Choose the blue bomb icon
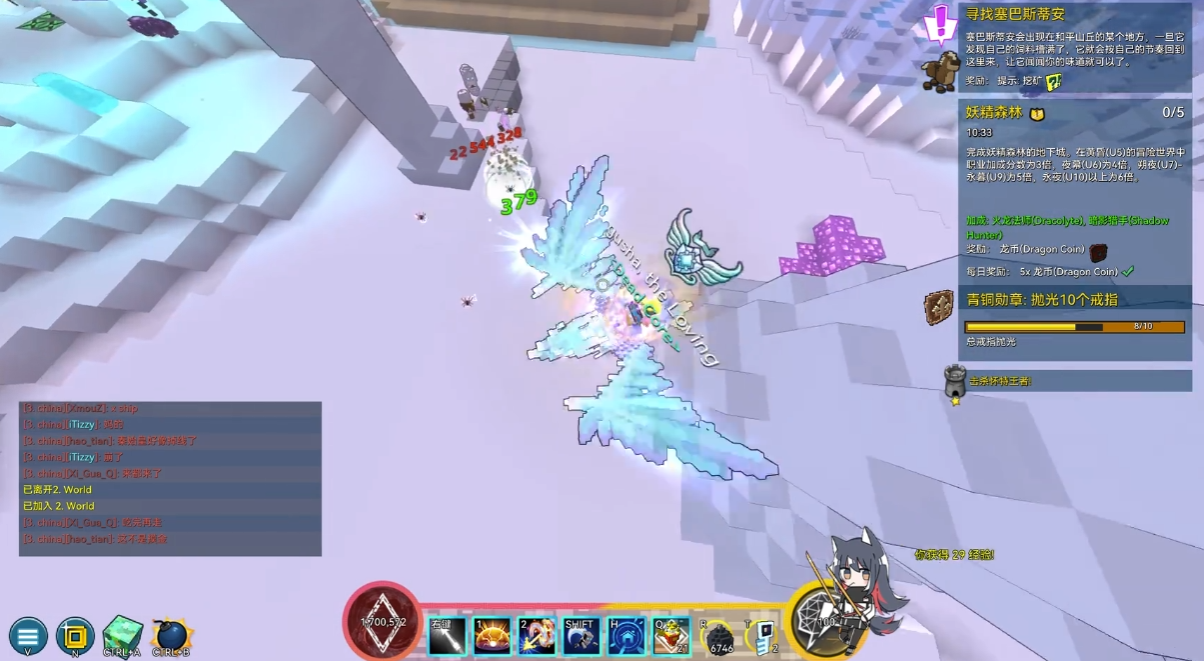This screenshot has width=1204, height=661. tap(172, 635)
